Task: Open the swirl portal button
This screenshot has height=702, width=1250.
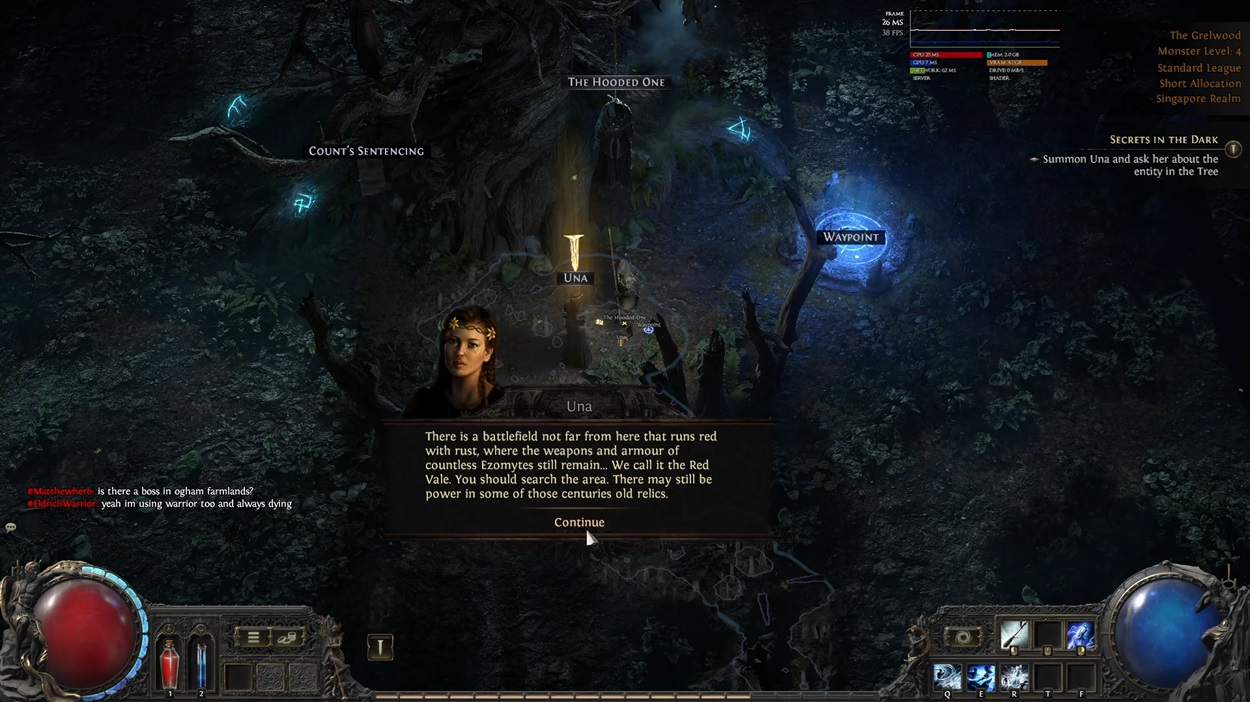Action: click(x=963, y=637)
